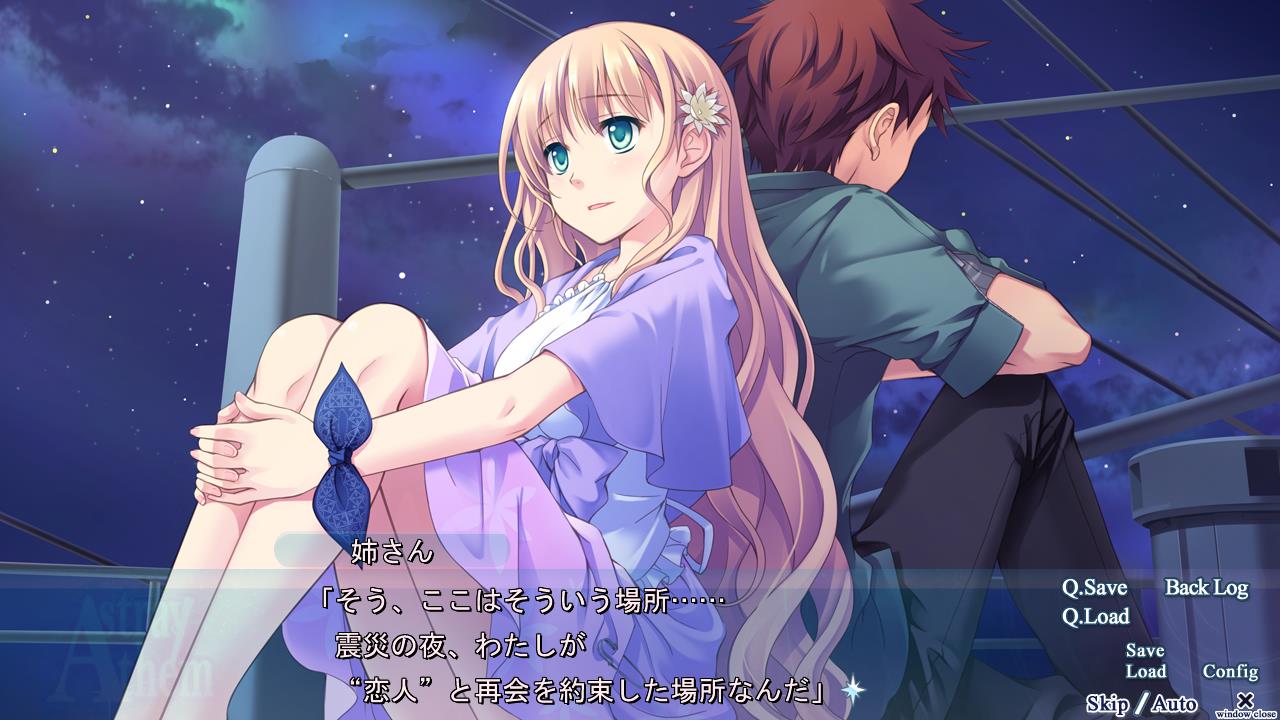The height and width of the screenshot is (720, 1280).
Task: Open the Load menu
Action: point(1145,671)
